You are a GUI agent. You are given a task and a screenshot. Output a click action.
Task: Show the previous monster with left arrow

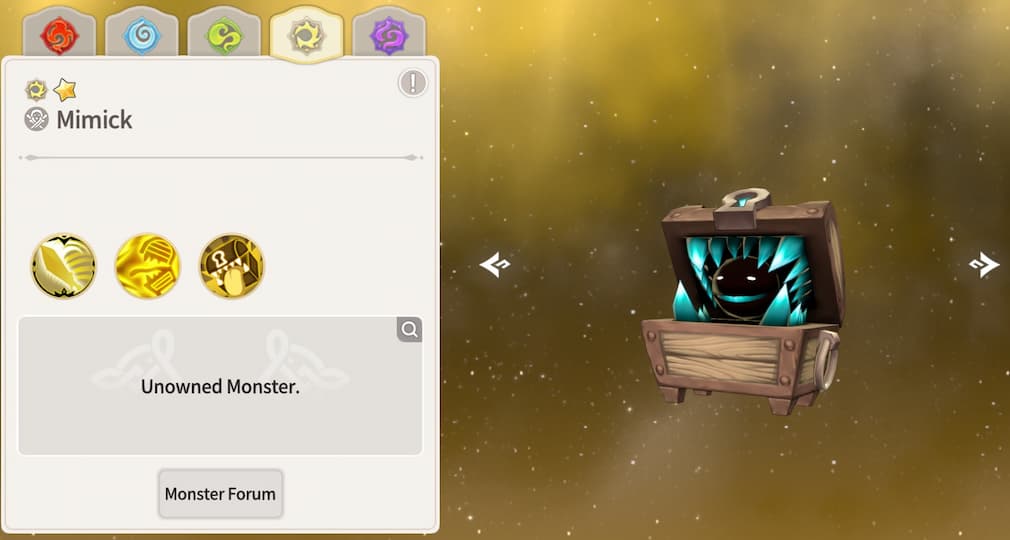[x=495, y=264]
